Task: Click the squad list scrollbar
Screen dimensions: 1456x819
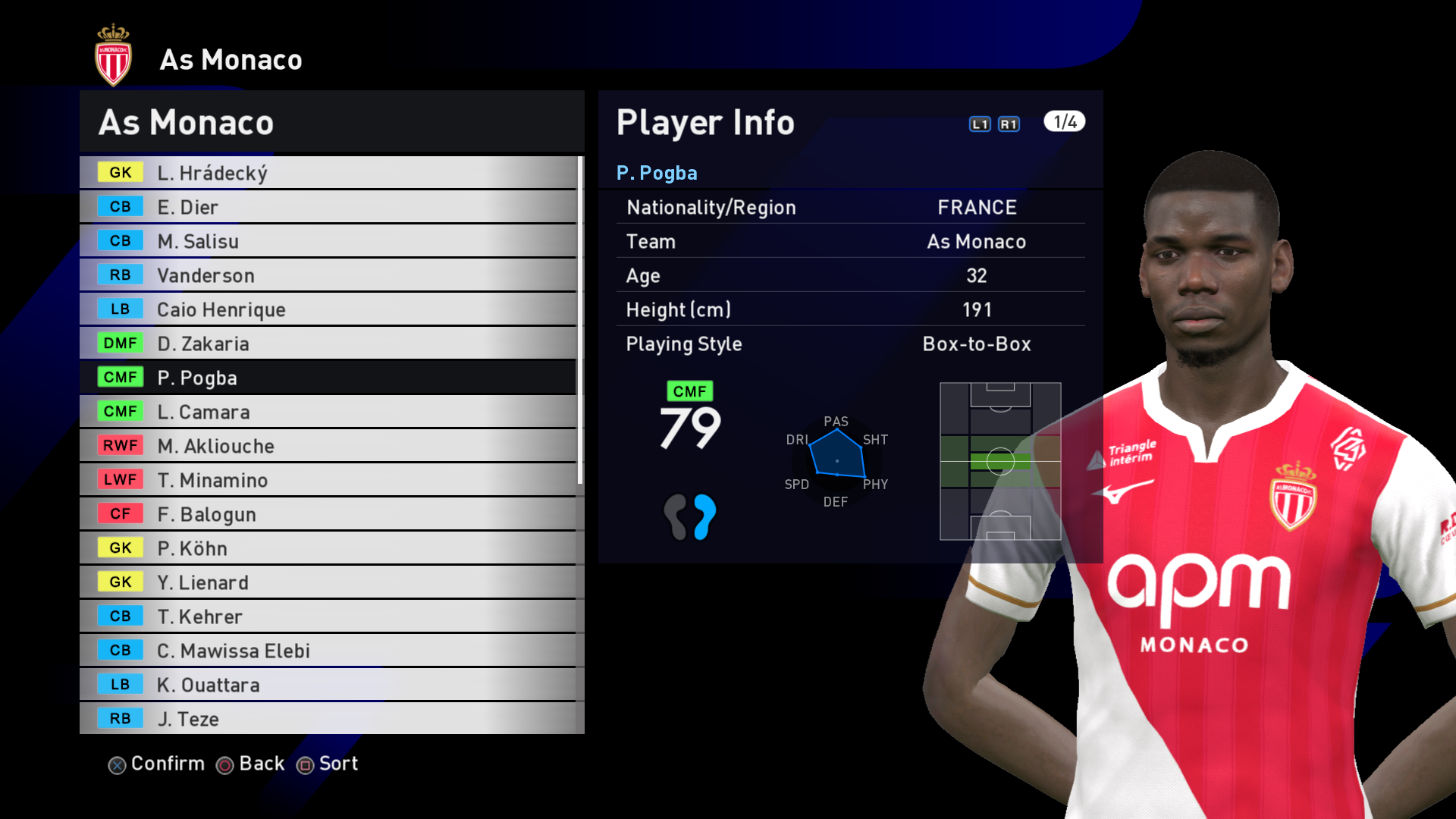Action: click(x=580, y=320)
